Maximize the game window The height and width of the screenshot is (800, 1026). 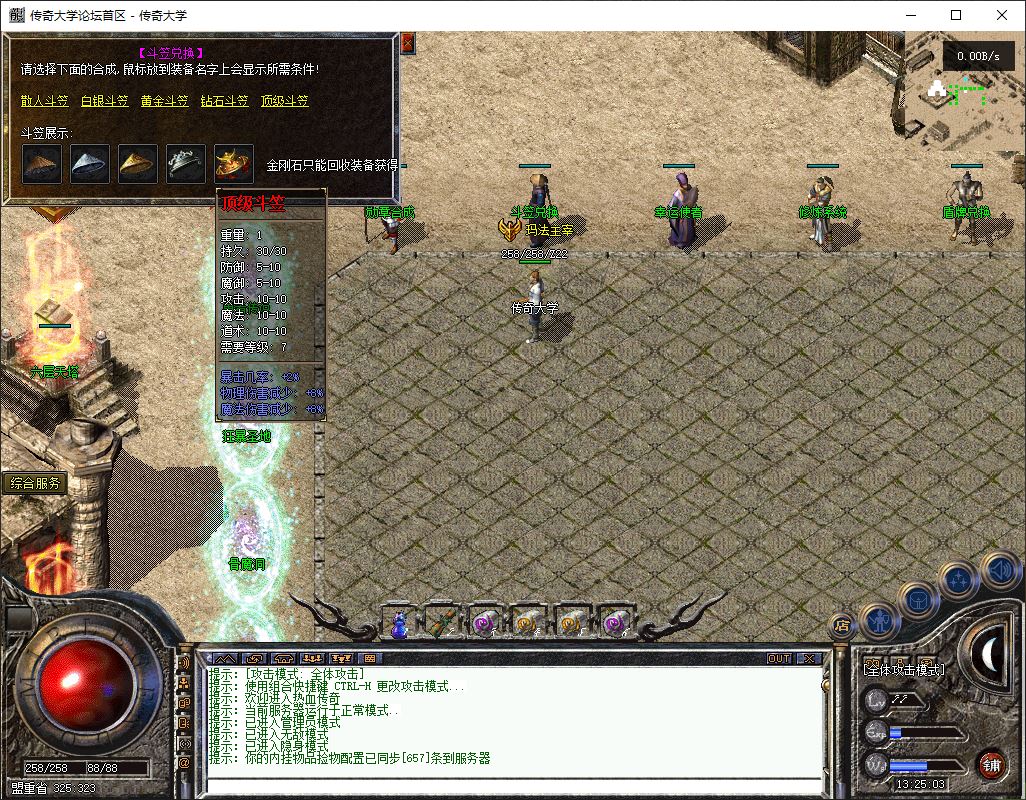(x=956, y=15)
